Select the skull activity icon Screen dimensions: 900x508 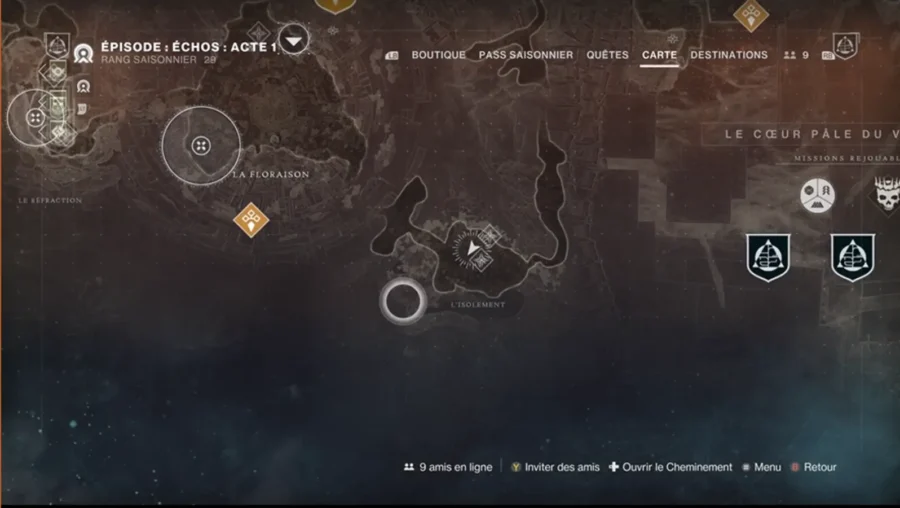coord(887,195)
